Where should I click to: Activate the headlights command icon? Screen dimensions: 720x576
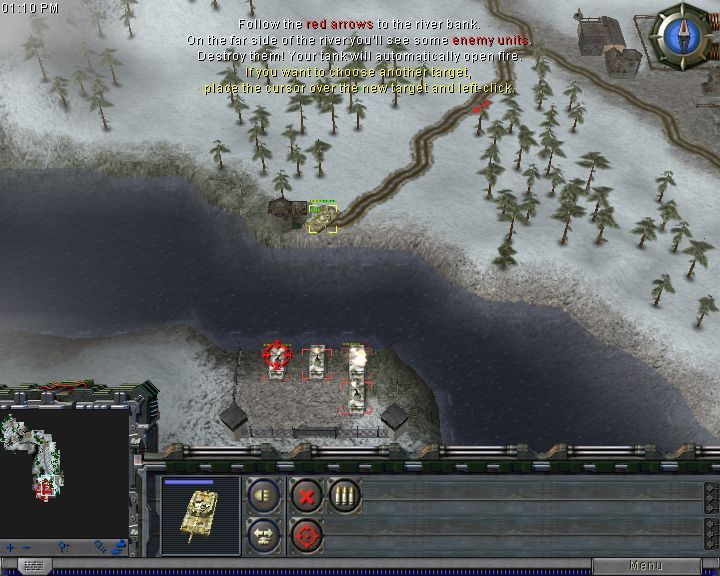click(x=264, y=496)
